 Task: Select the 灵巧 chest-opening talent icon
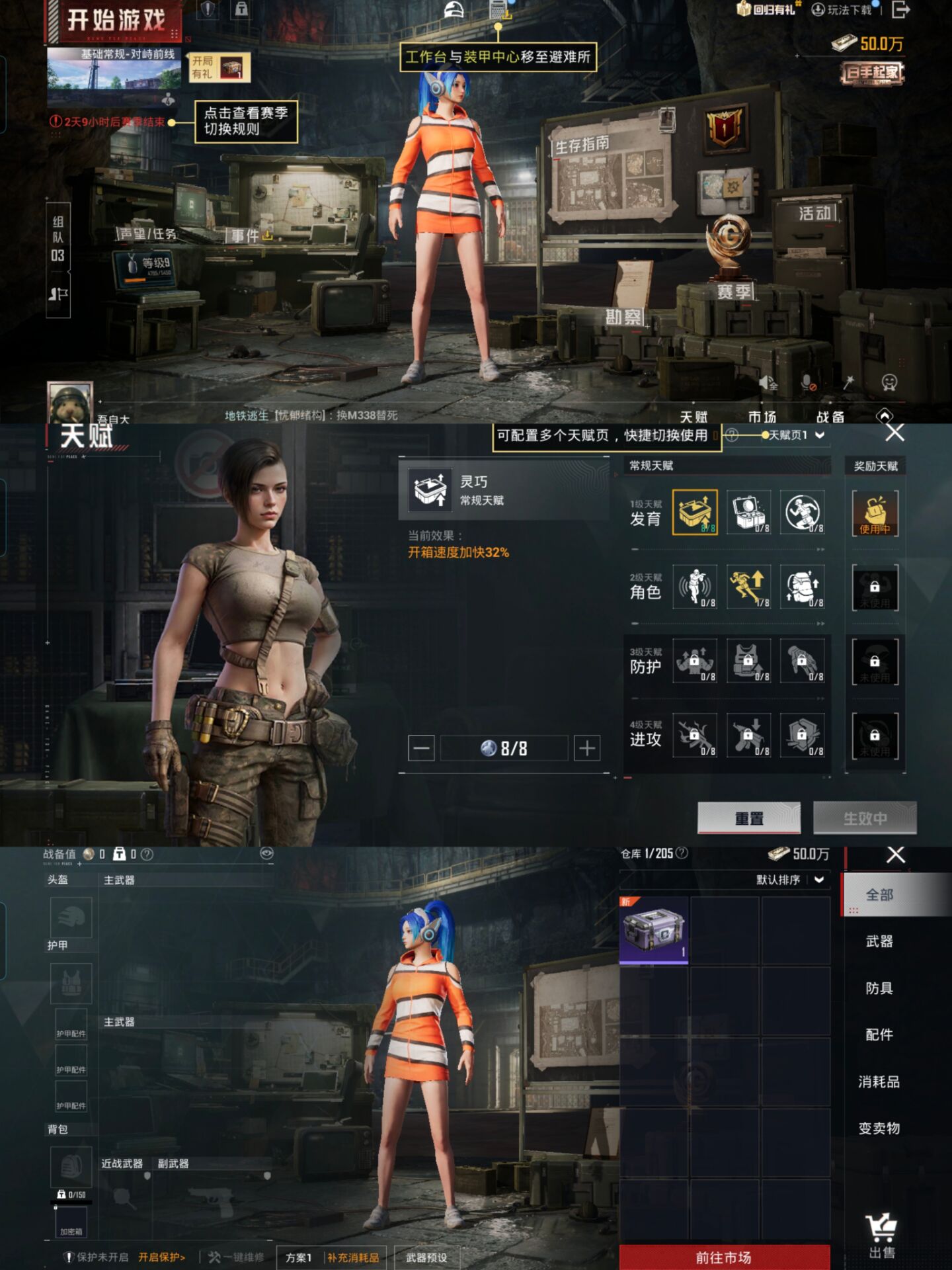[x=695, y=512]
